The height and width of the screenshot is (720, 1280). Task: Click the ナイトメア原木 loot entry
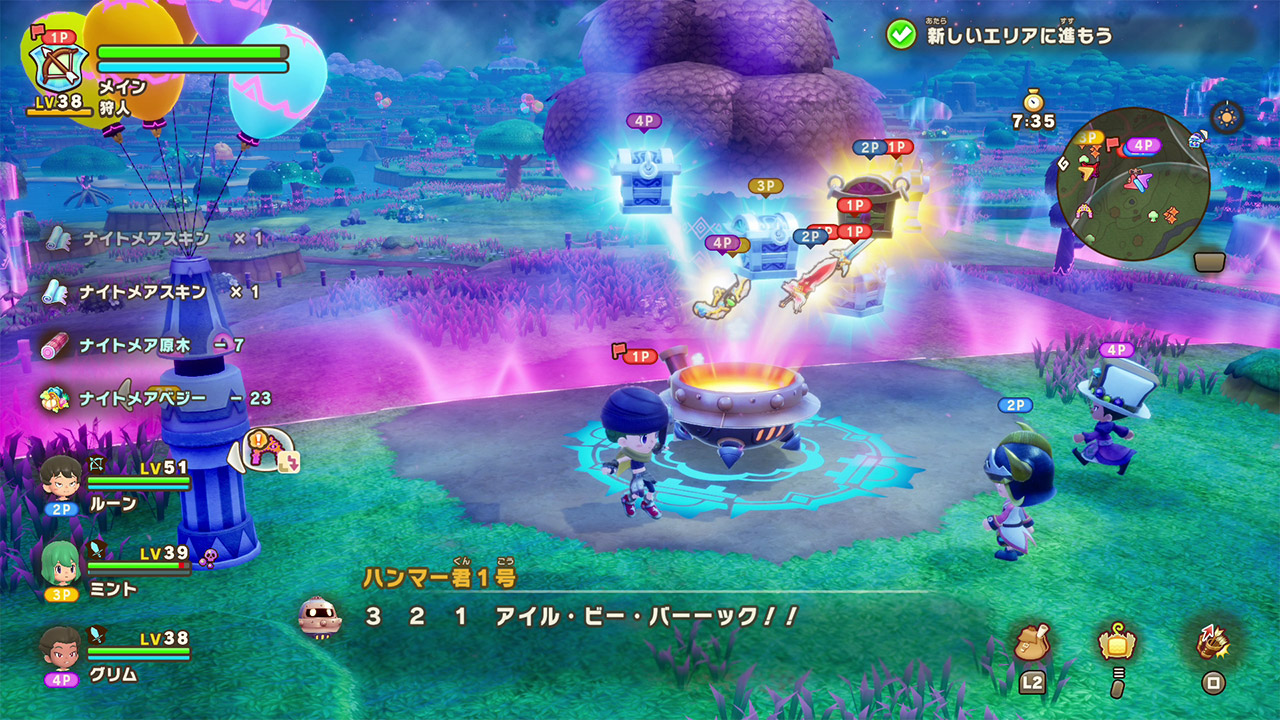coord(146,345)
